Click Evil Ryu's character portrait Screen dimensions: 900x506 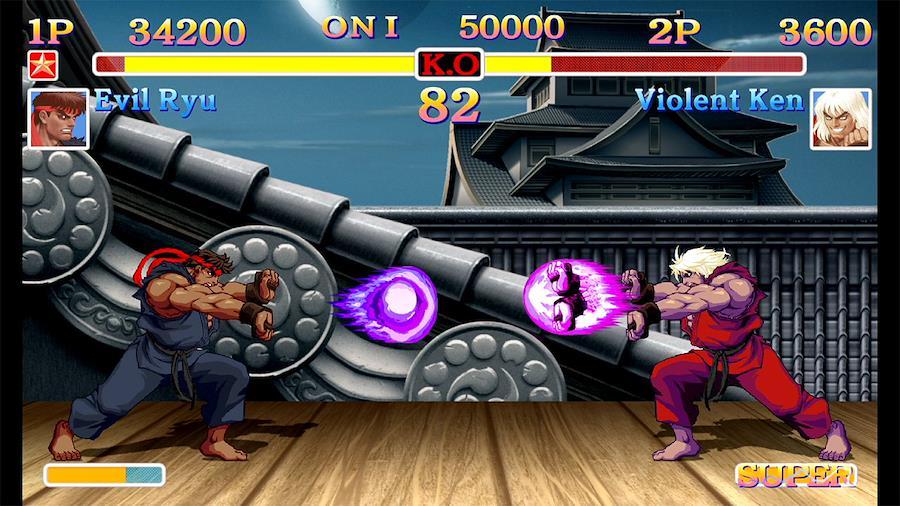click(58, 119)
